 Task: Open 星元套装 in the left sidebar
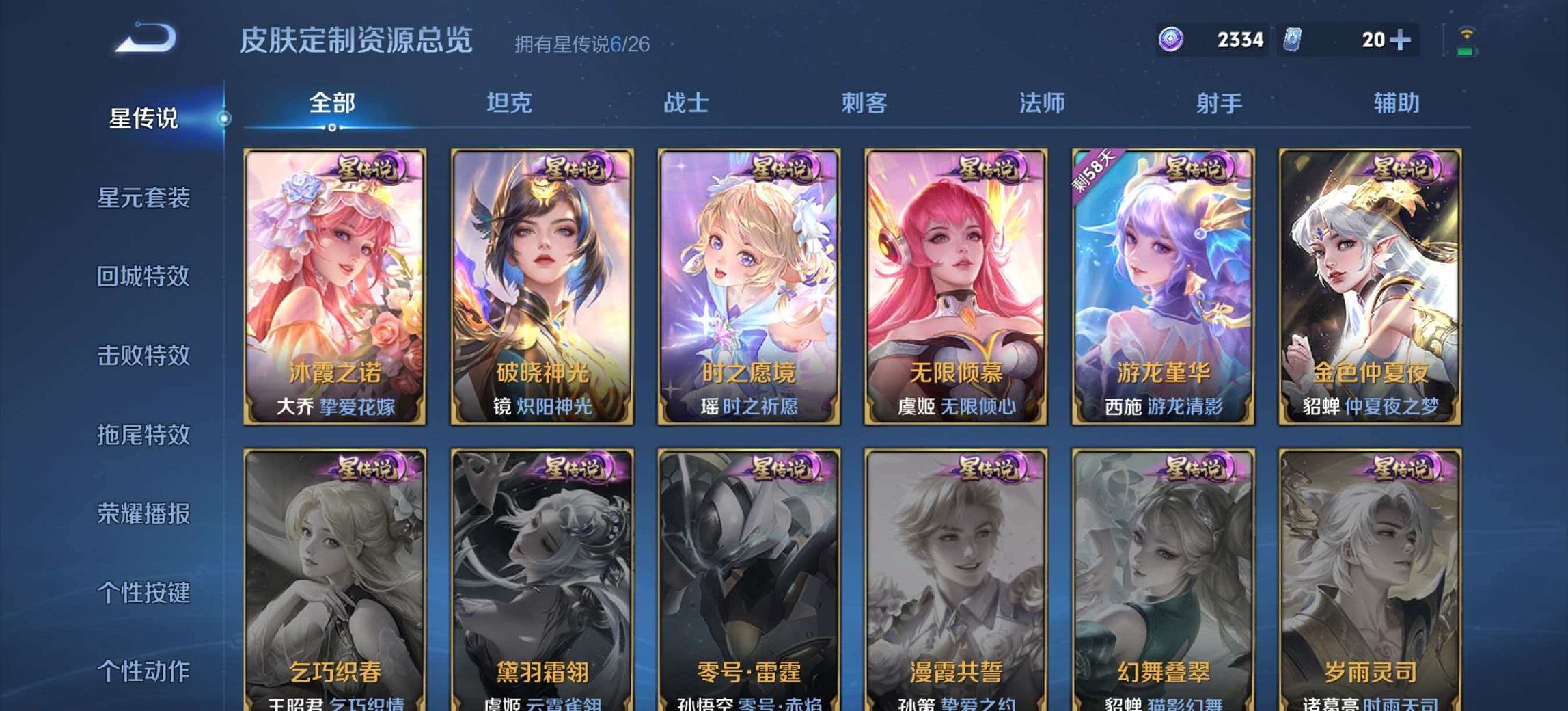pos(142,198)
